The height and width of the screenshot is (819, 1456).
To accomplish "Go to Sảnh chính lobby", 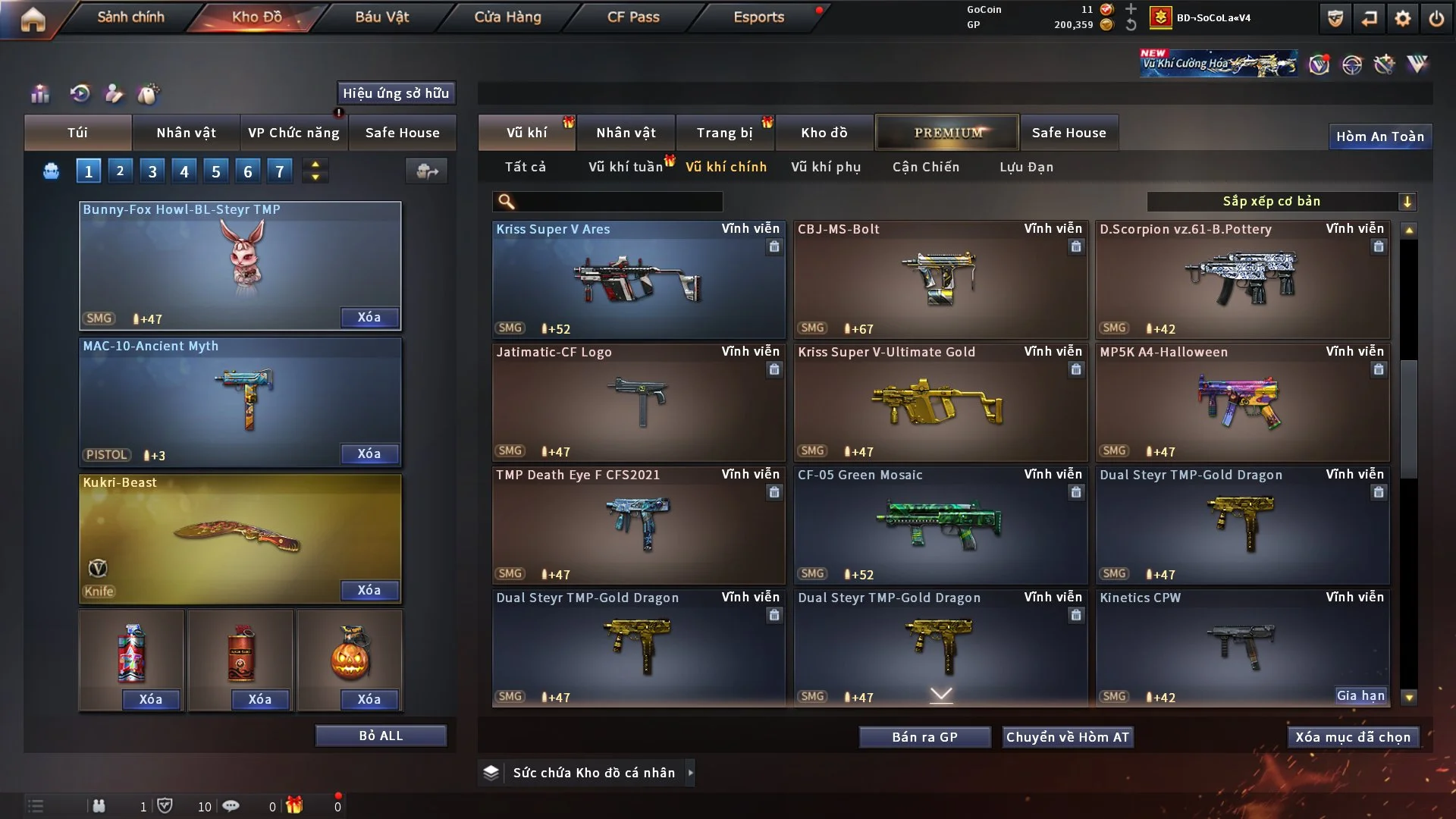I will pyautogui.click(x=130, y=17).
